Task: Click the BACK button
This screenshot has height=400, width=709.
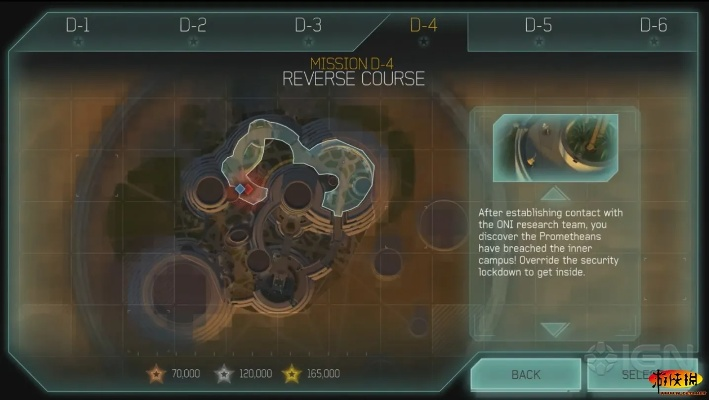Action: click(525, 375)
